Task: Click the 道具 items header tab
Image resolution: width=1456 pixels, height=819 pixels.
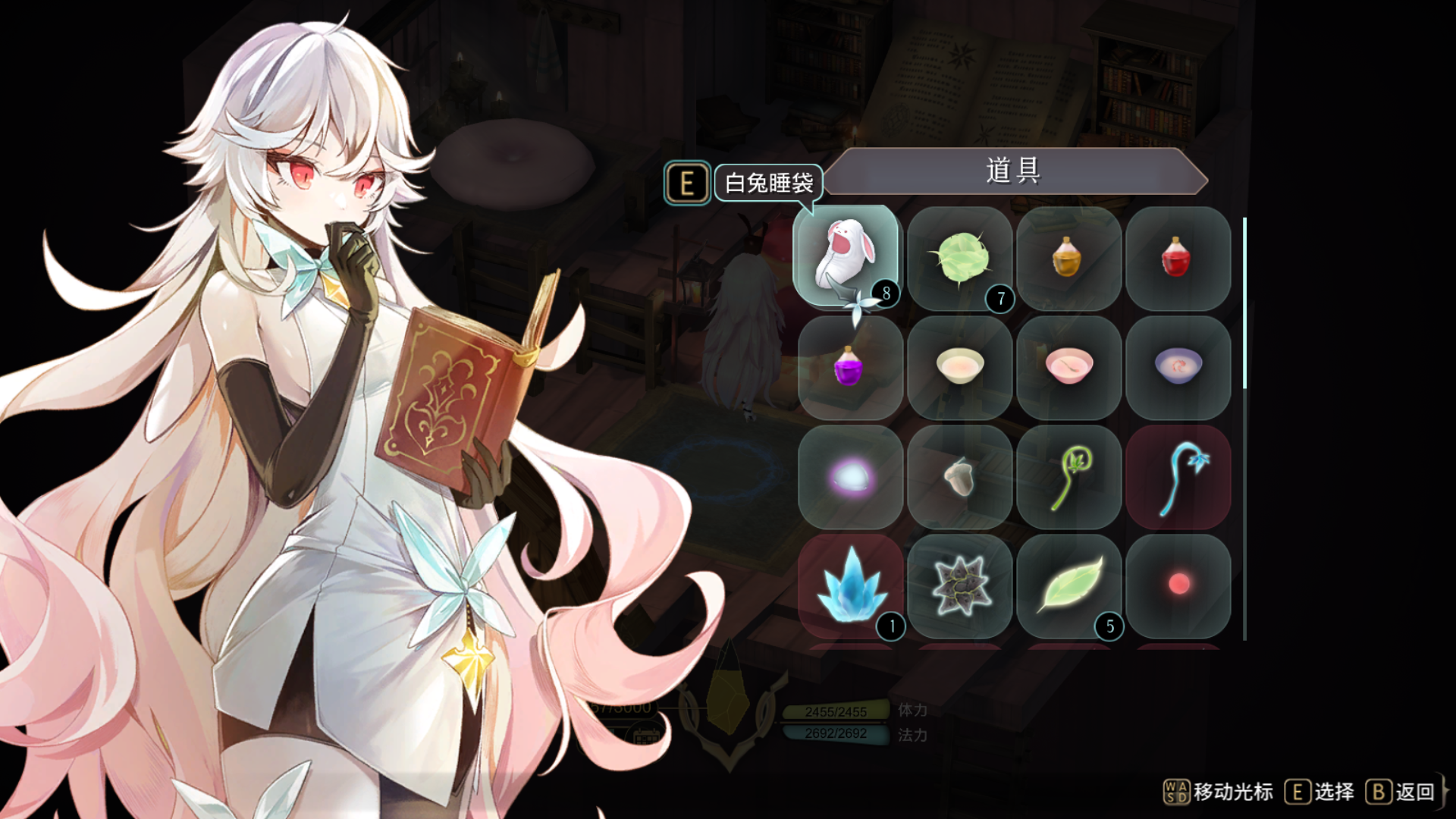Action: 1014,171
